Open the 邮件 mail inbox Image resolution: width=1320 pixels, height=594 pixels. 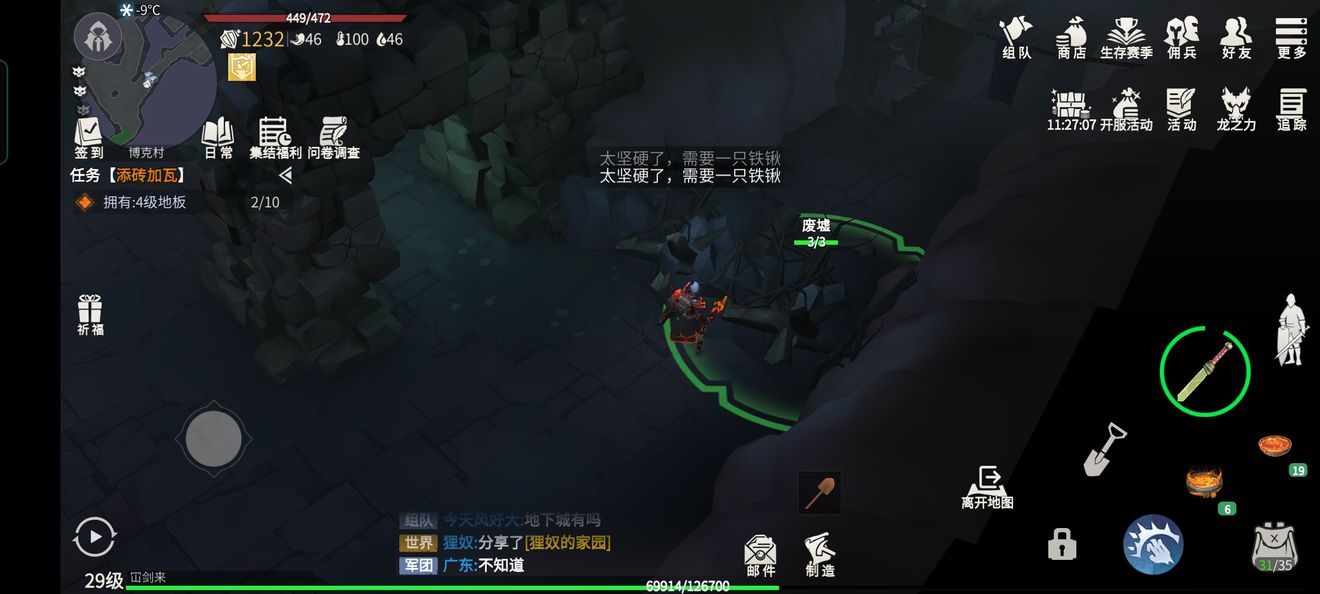click(761, 555)
